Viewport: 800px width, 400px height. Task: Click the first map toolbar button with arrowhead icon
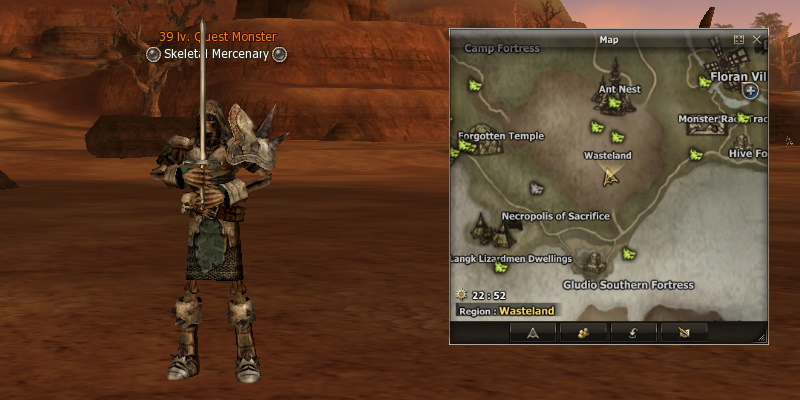coord(533,332)
